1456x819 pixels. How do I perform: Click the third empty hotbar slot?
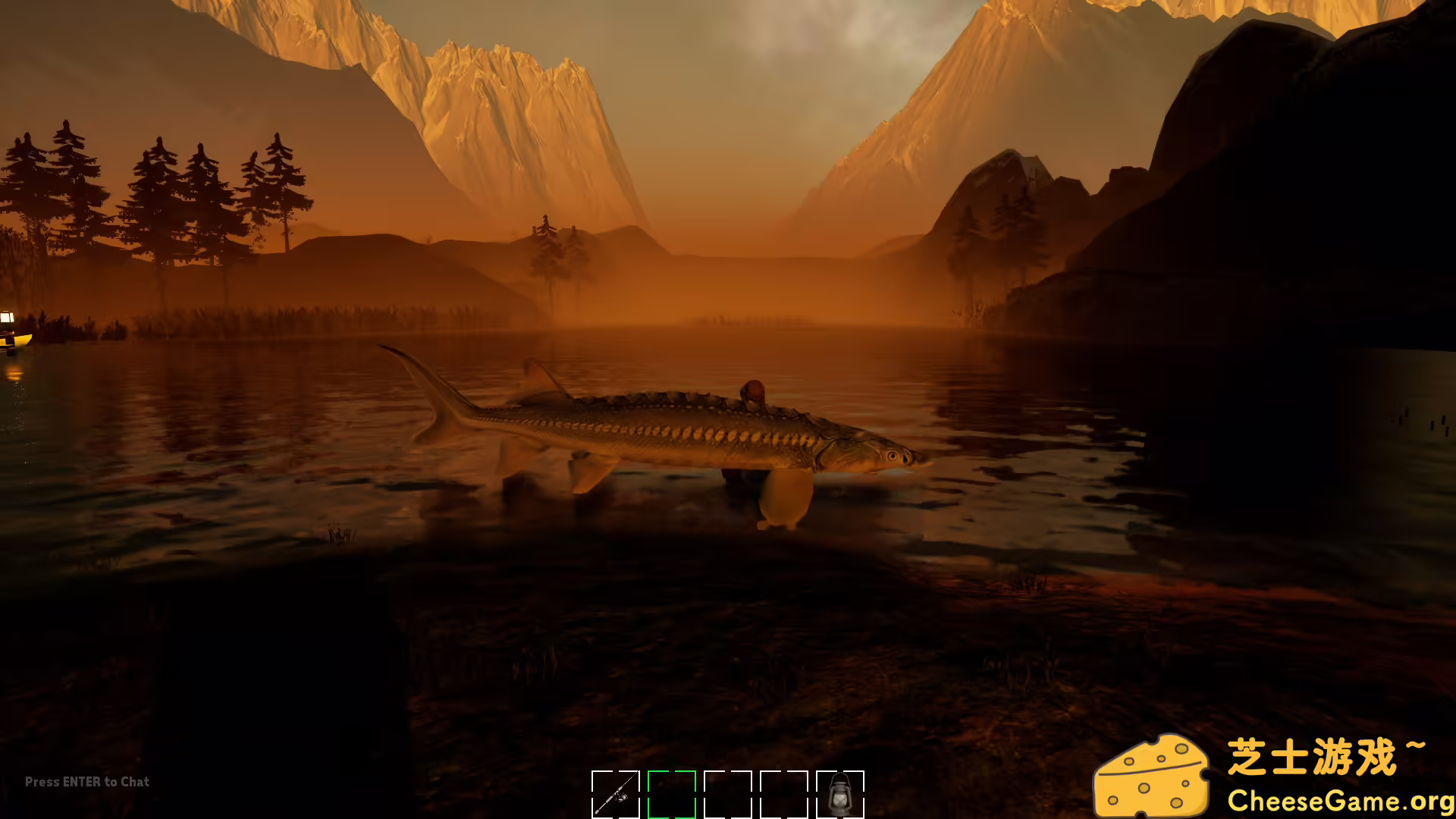[728, 796]
